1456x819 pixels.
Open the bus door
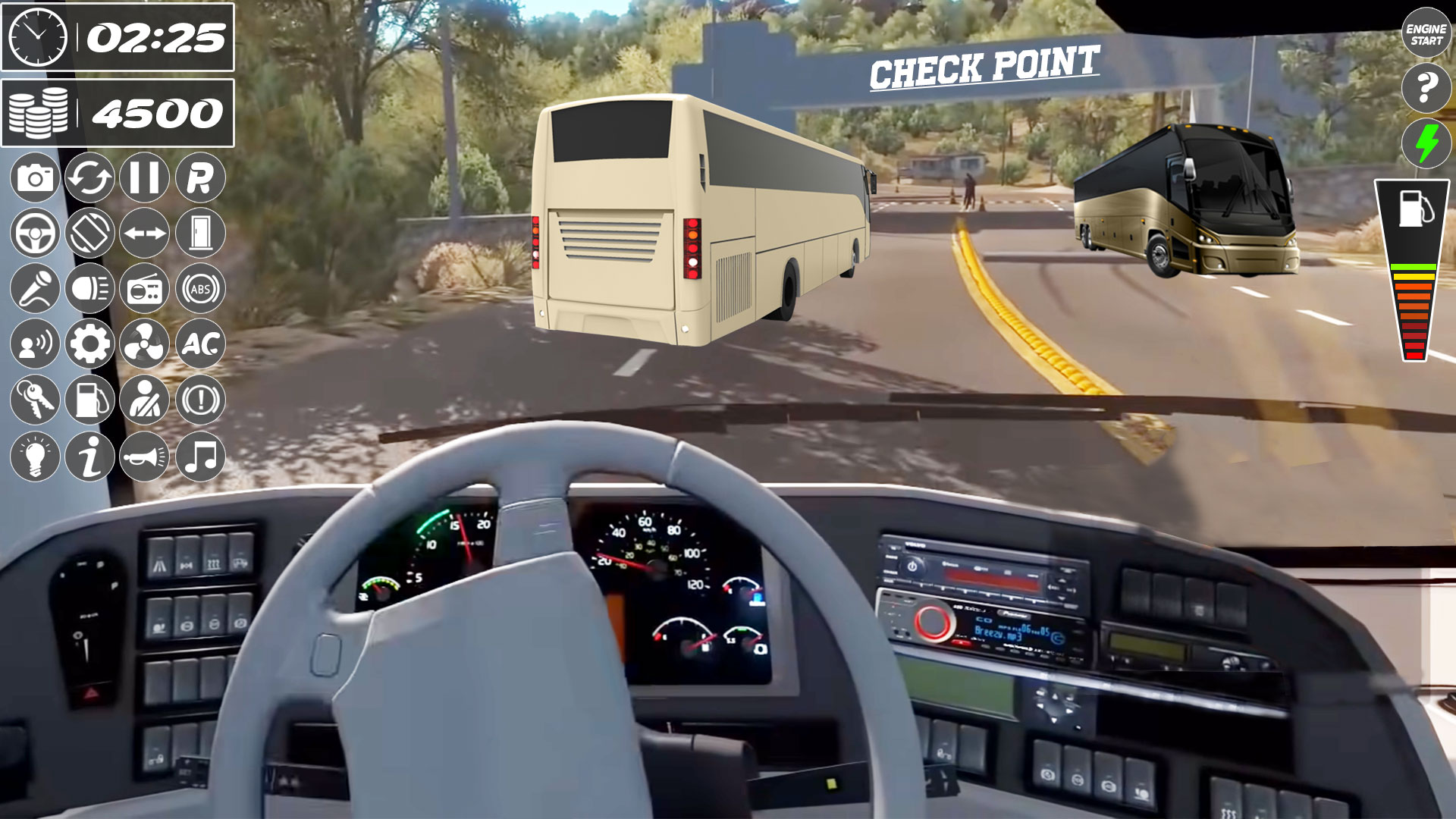[200, 232]
